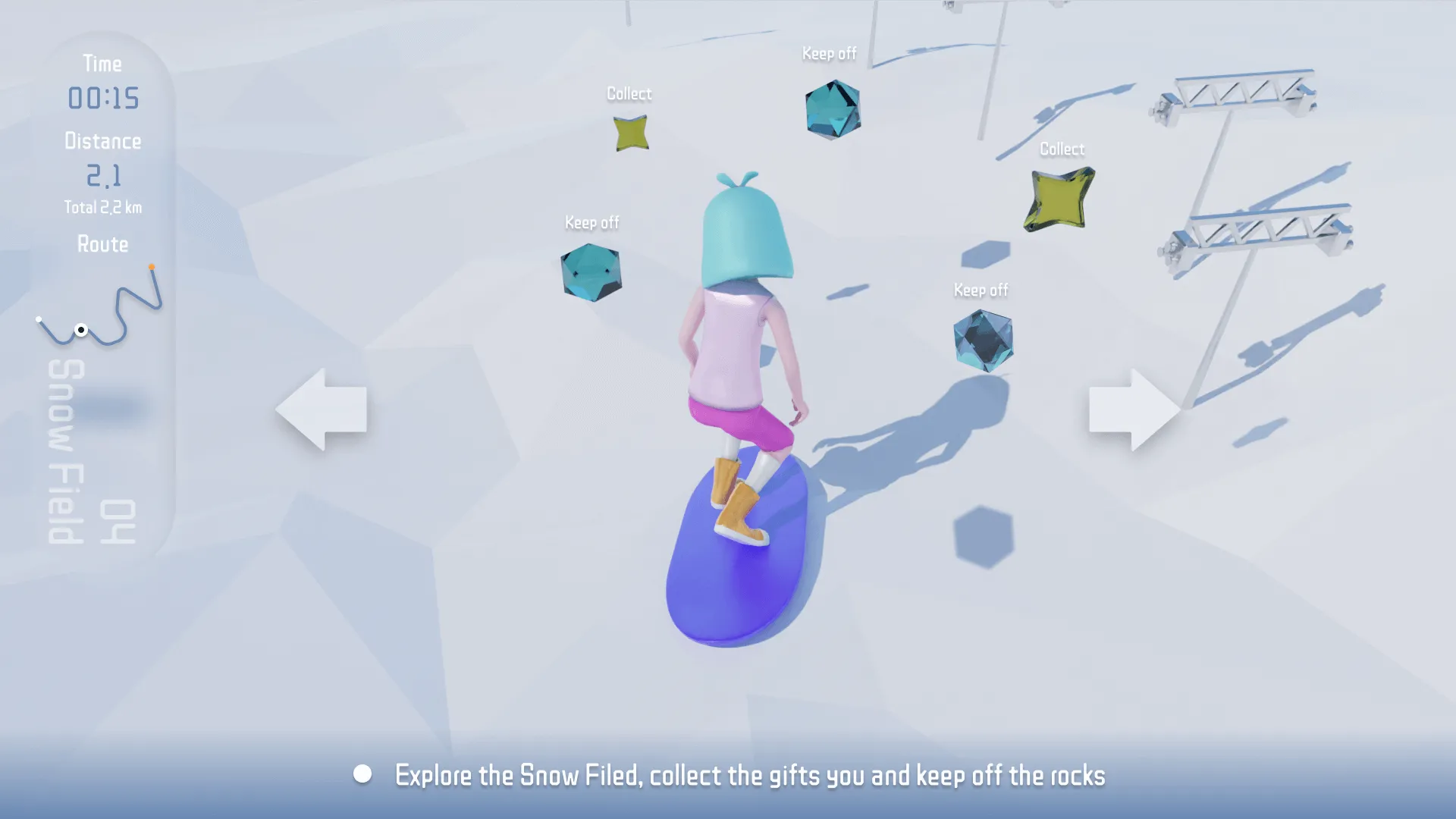Viewport: 1456px width, 819px height.
Task: Select the Distance value 2.1
Action: pyautogui.click(x=103, y=176)
